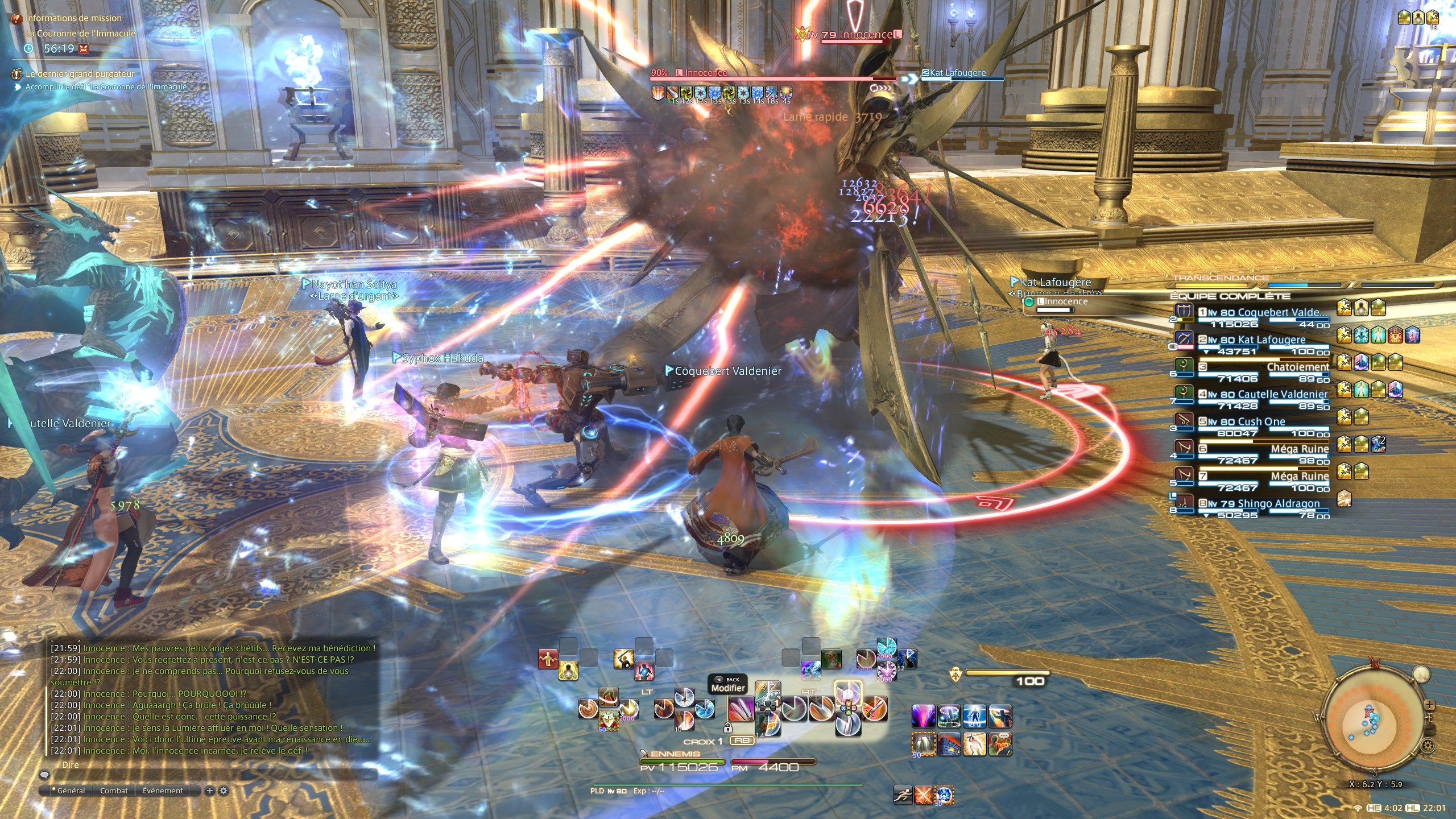
Task: Use the blue castle wall ability
Action: coord(949,744)
